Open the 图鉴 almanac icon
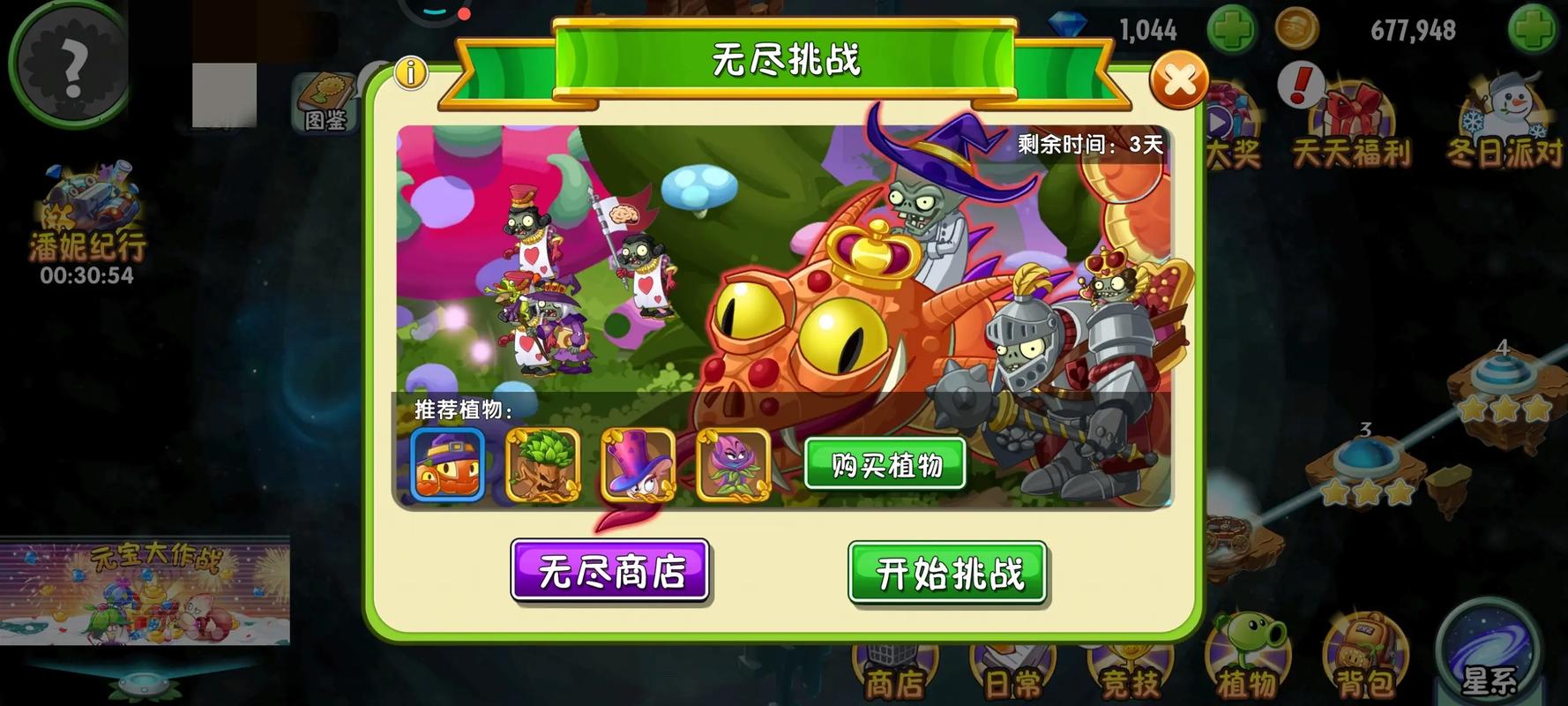The image size is (1568, 706). (324, 97)
